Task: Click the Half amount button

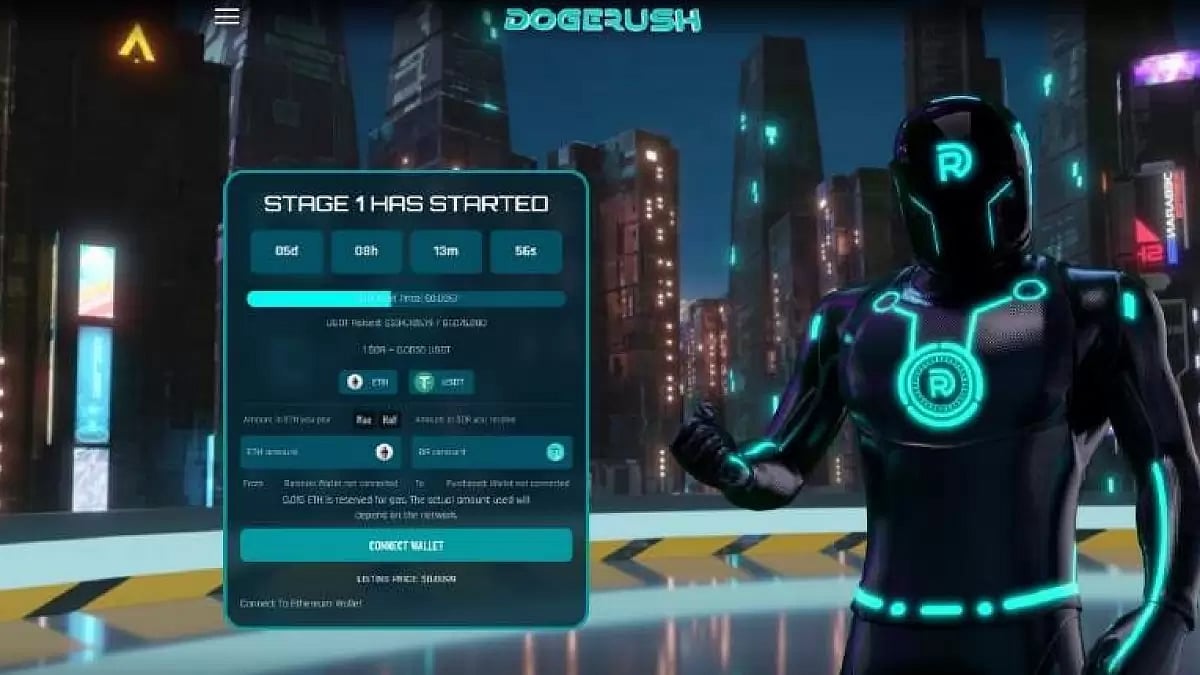Action: [x=389, y=420]
